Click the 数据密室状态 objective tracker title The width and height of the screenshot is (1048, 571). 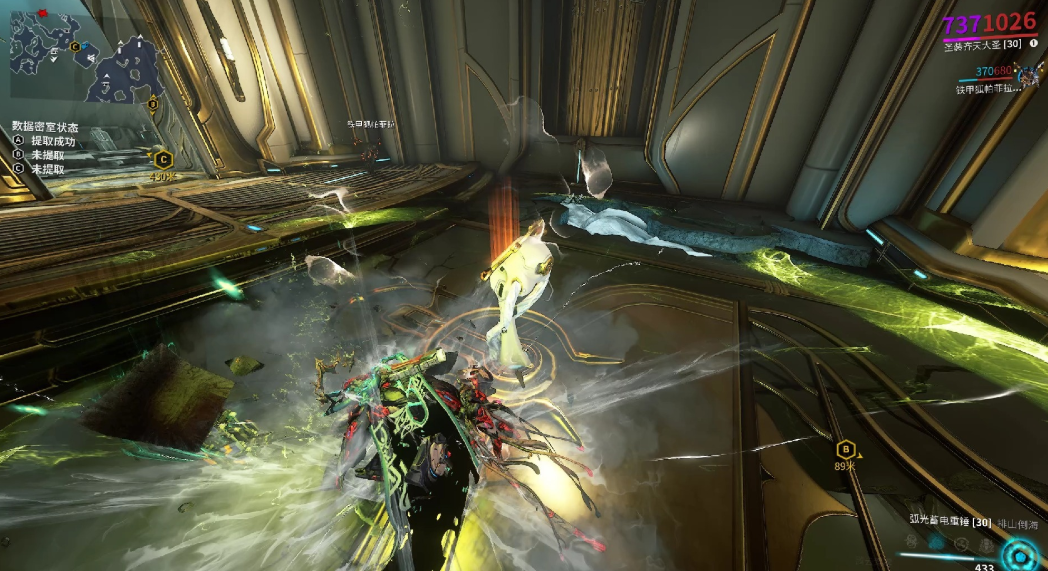coord(45,127)
